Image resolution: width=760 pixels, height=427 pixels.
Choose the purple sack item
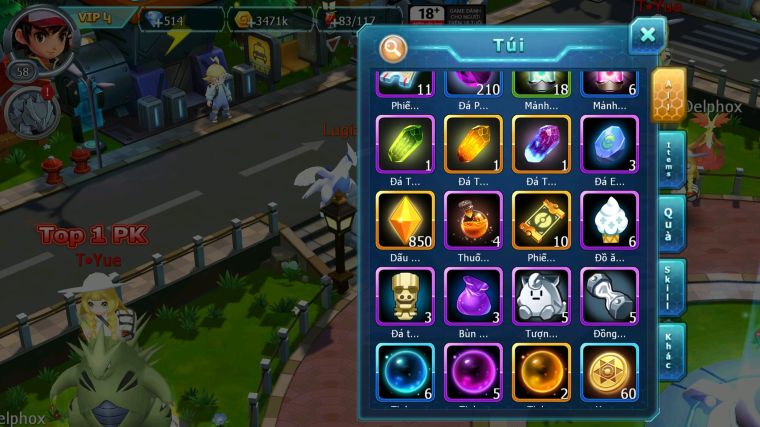pyautogui.click(x=473, y=296)
